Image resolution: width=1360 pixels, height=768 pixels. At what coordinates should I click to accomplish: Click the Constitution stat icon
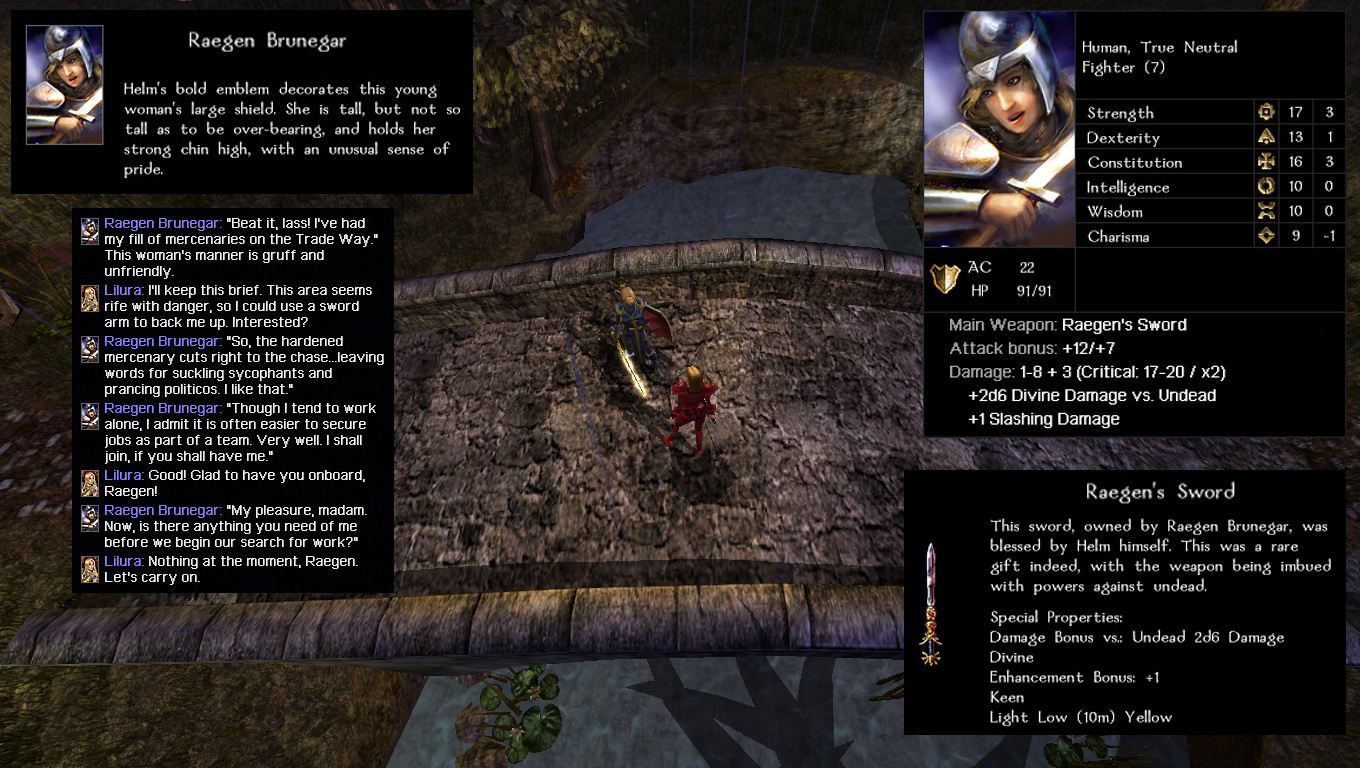coord(1268,161)
